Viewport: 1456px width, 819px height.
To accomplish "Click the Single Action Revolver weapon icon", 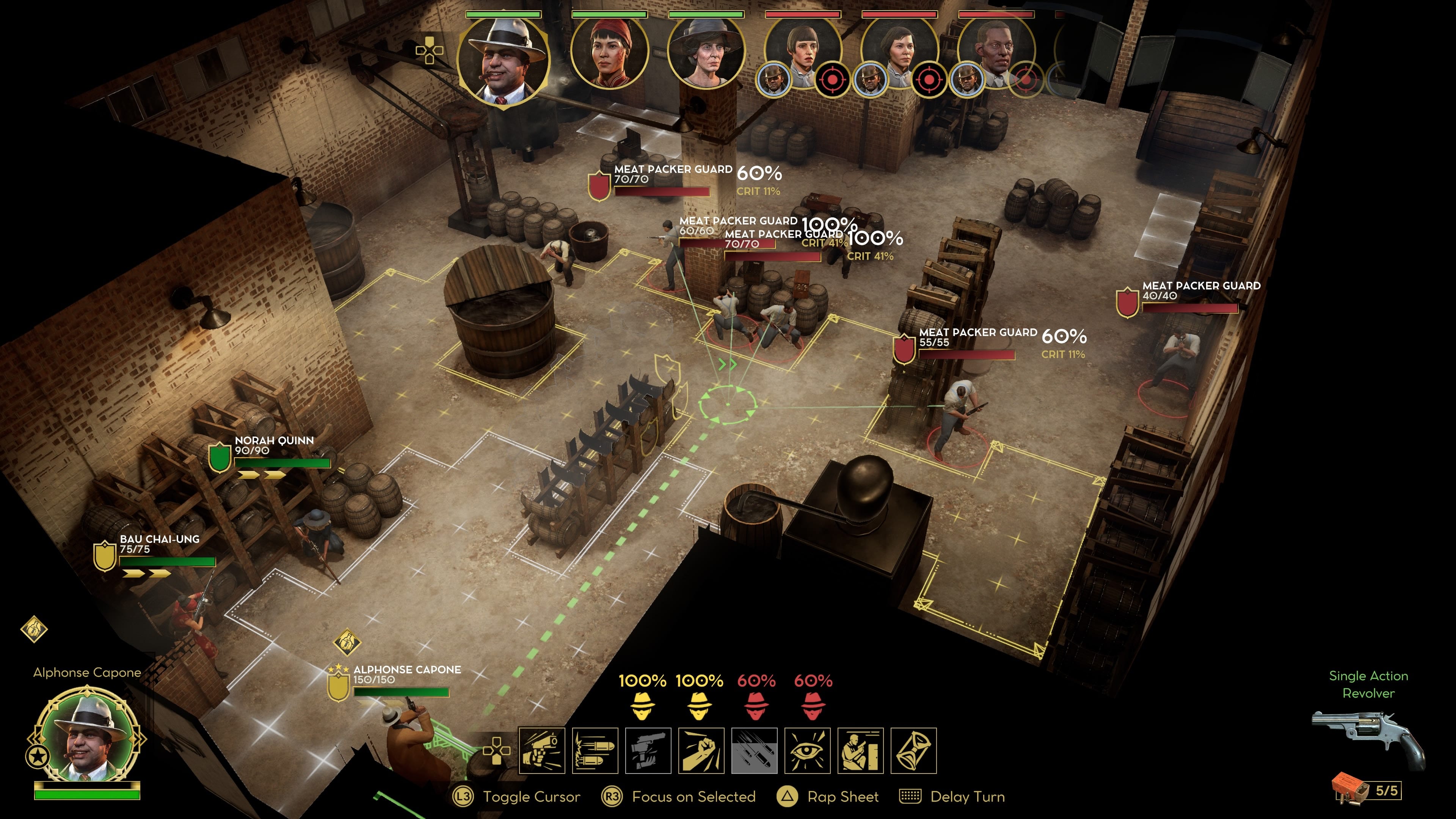I will 1368,737.
